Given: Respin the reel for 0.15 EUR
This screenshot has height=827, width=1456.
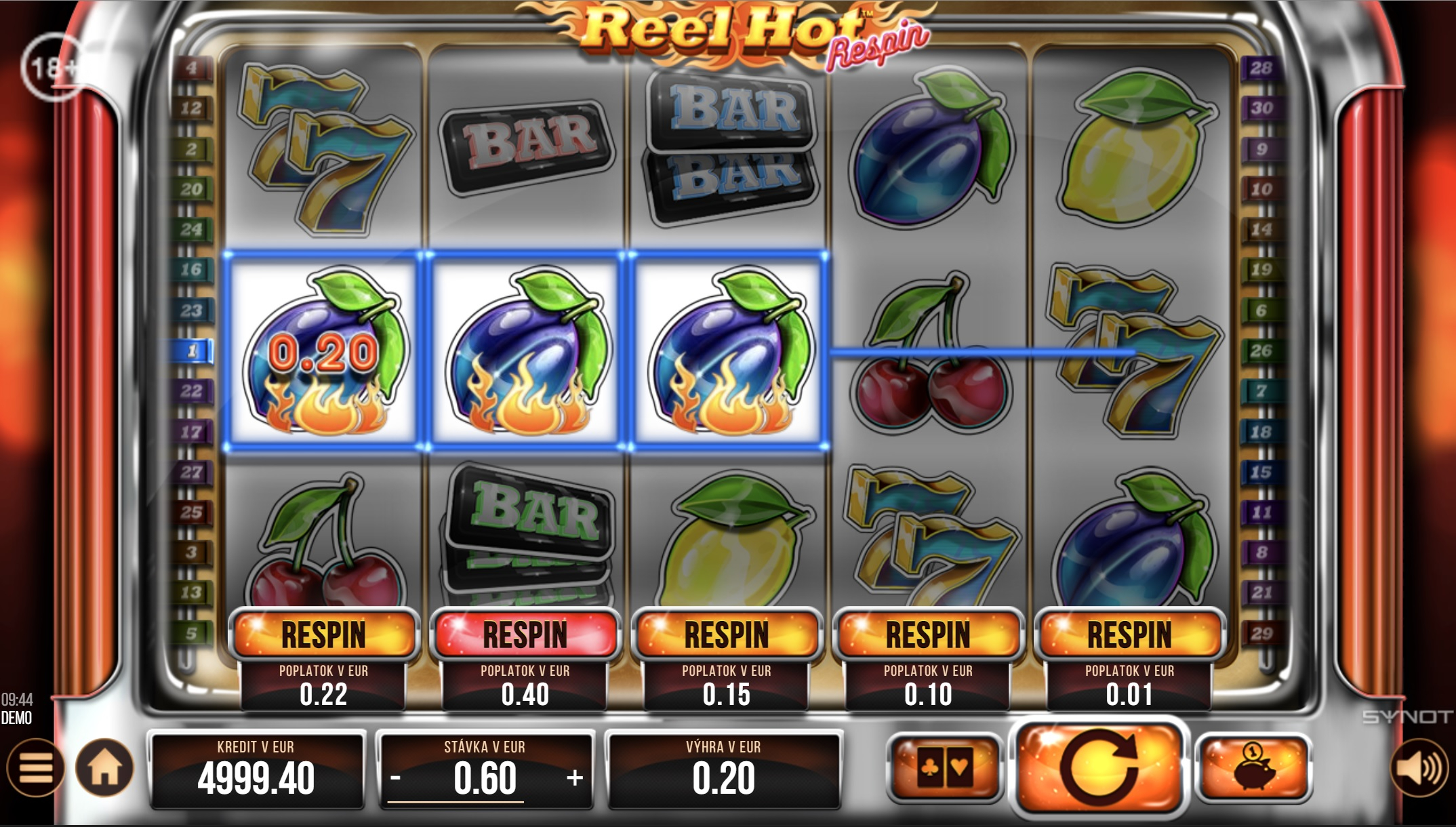Looking at the screenshot, I should point(727,634).
